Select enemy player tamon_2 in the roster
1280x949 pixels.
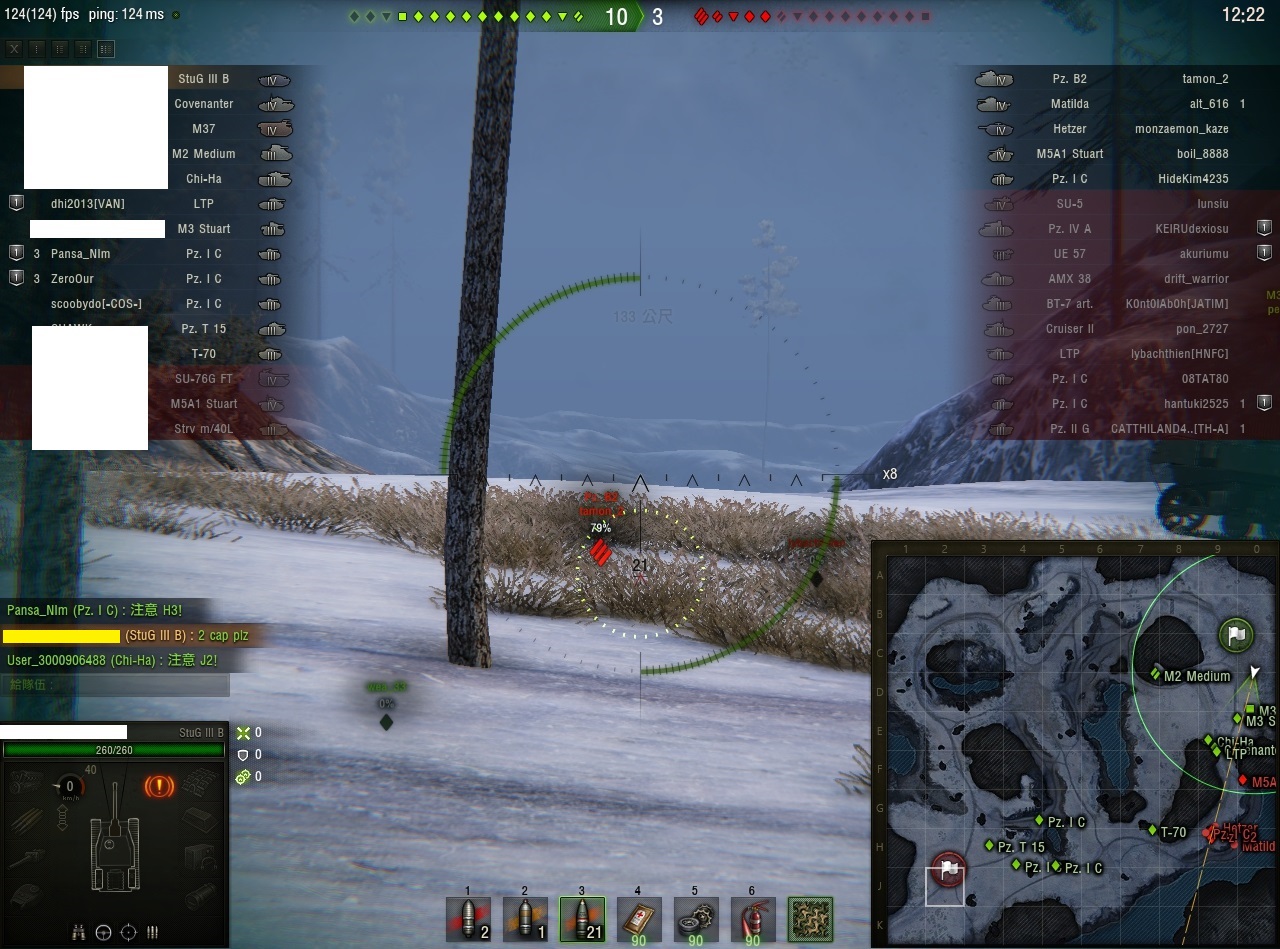pyautogui.click(x=1204, y=79)
